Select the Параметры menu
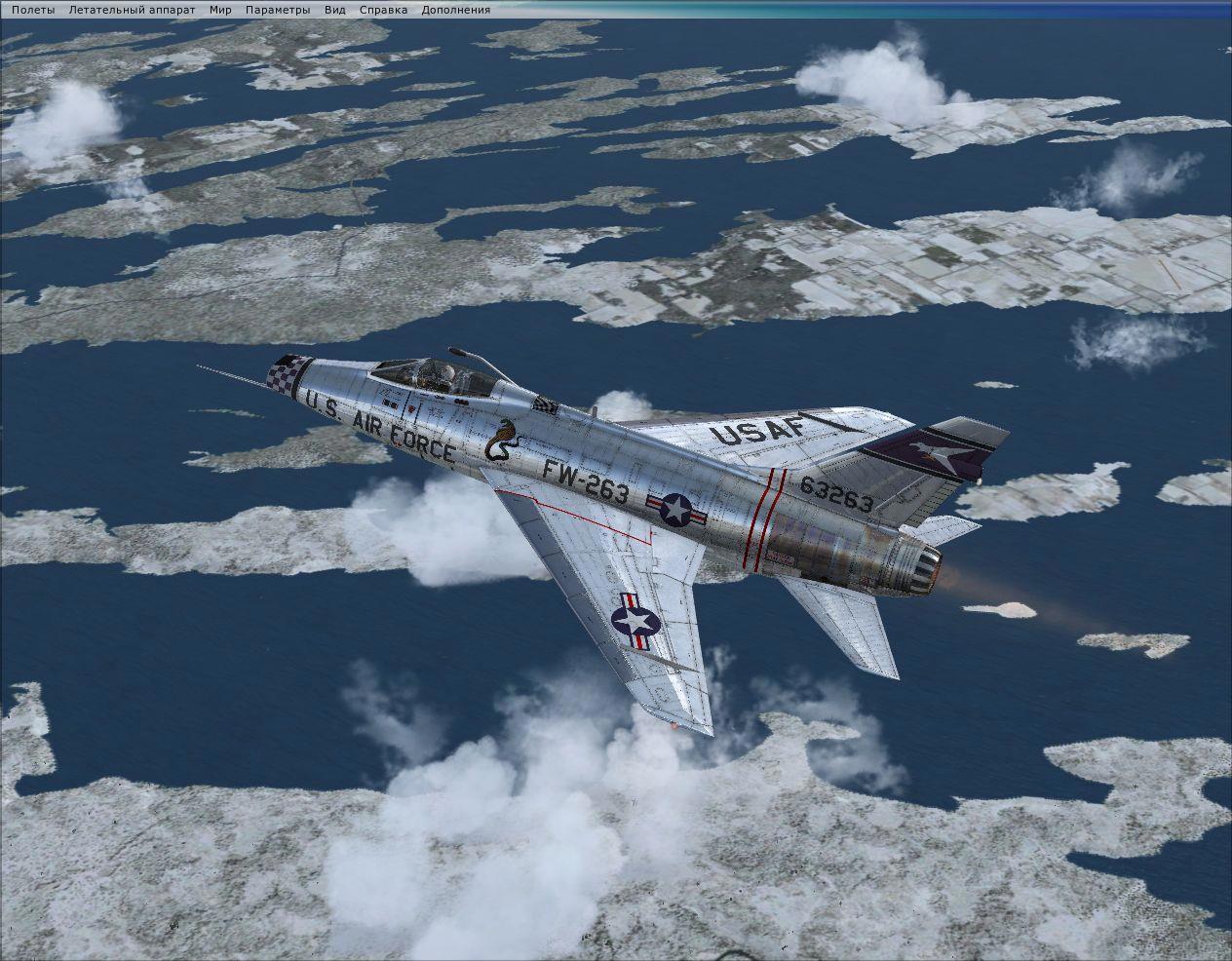The image size is (1232, 961). [278, 10]
